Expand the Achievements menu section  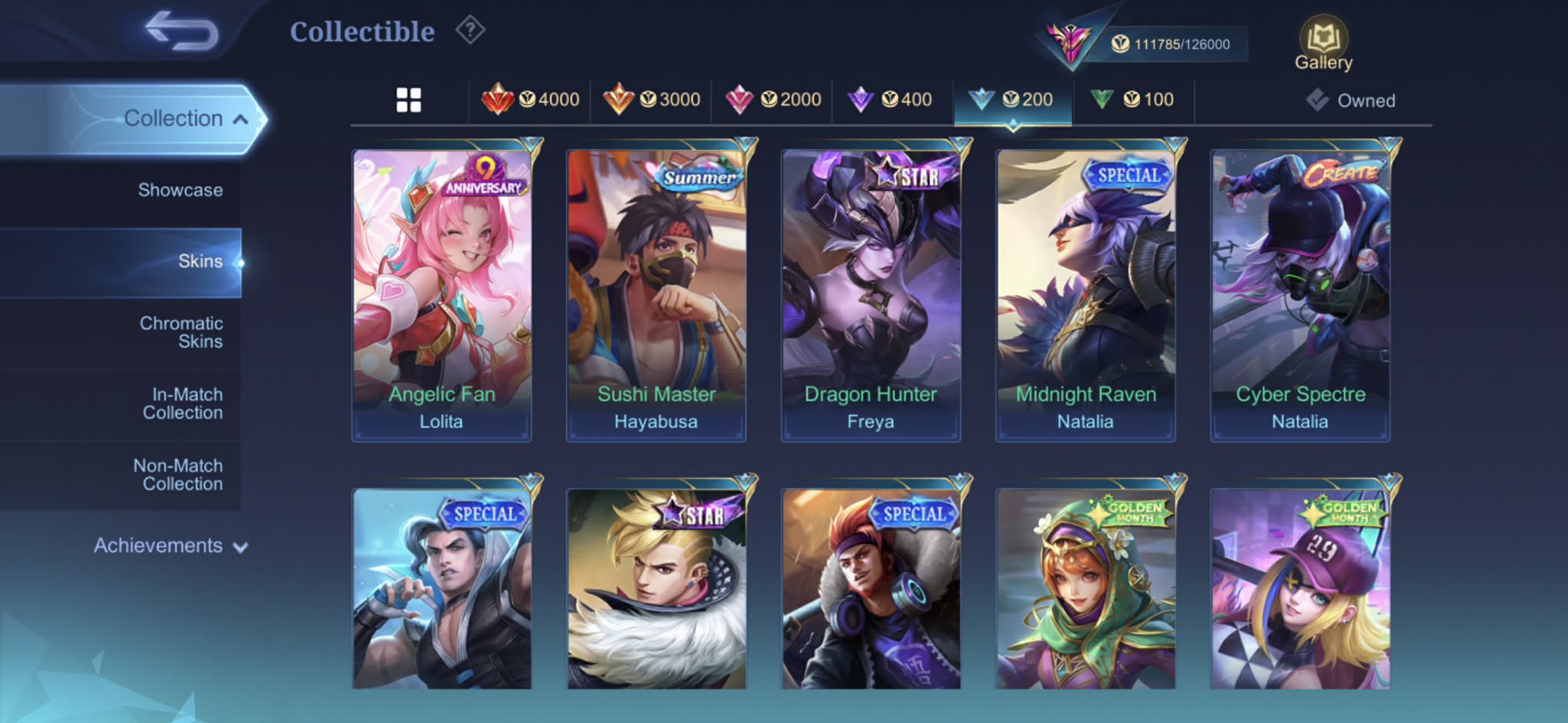coord(170,545)
